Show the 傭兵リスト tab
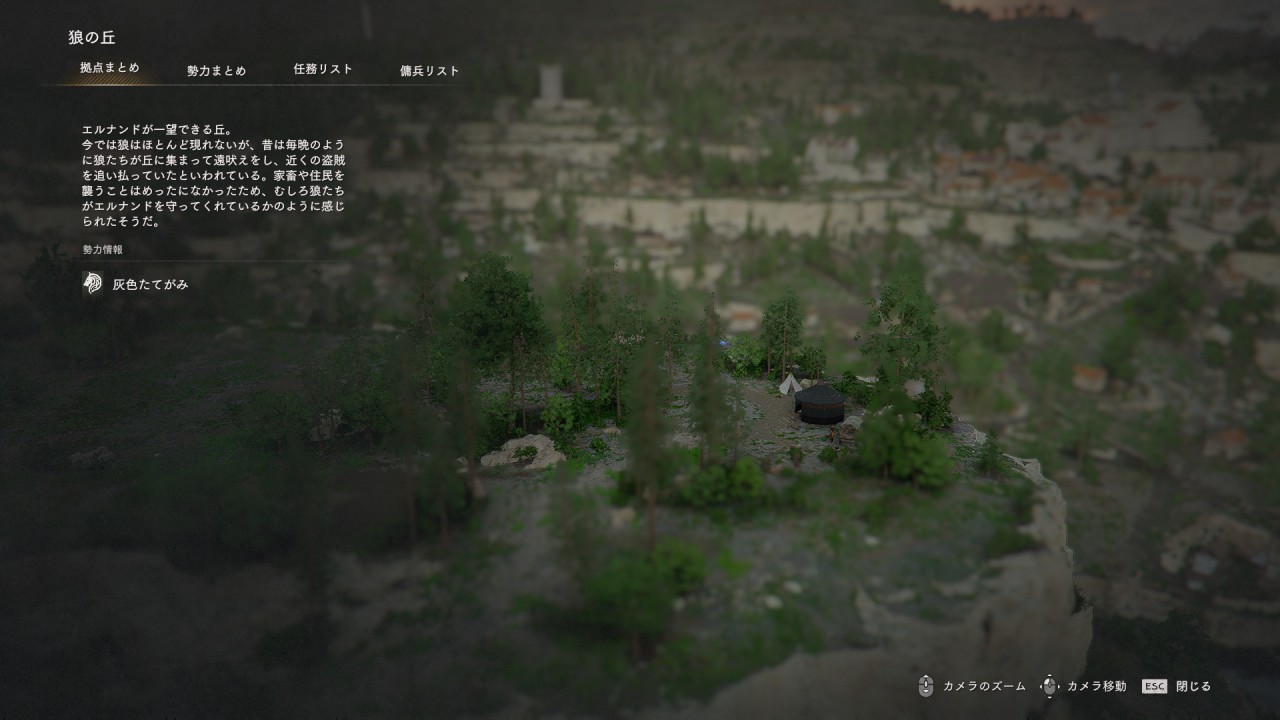The image size is (1280, 720). [x=430, y=71]
